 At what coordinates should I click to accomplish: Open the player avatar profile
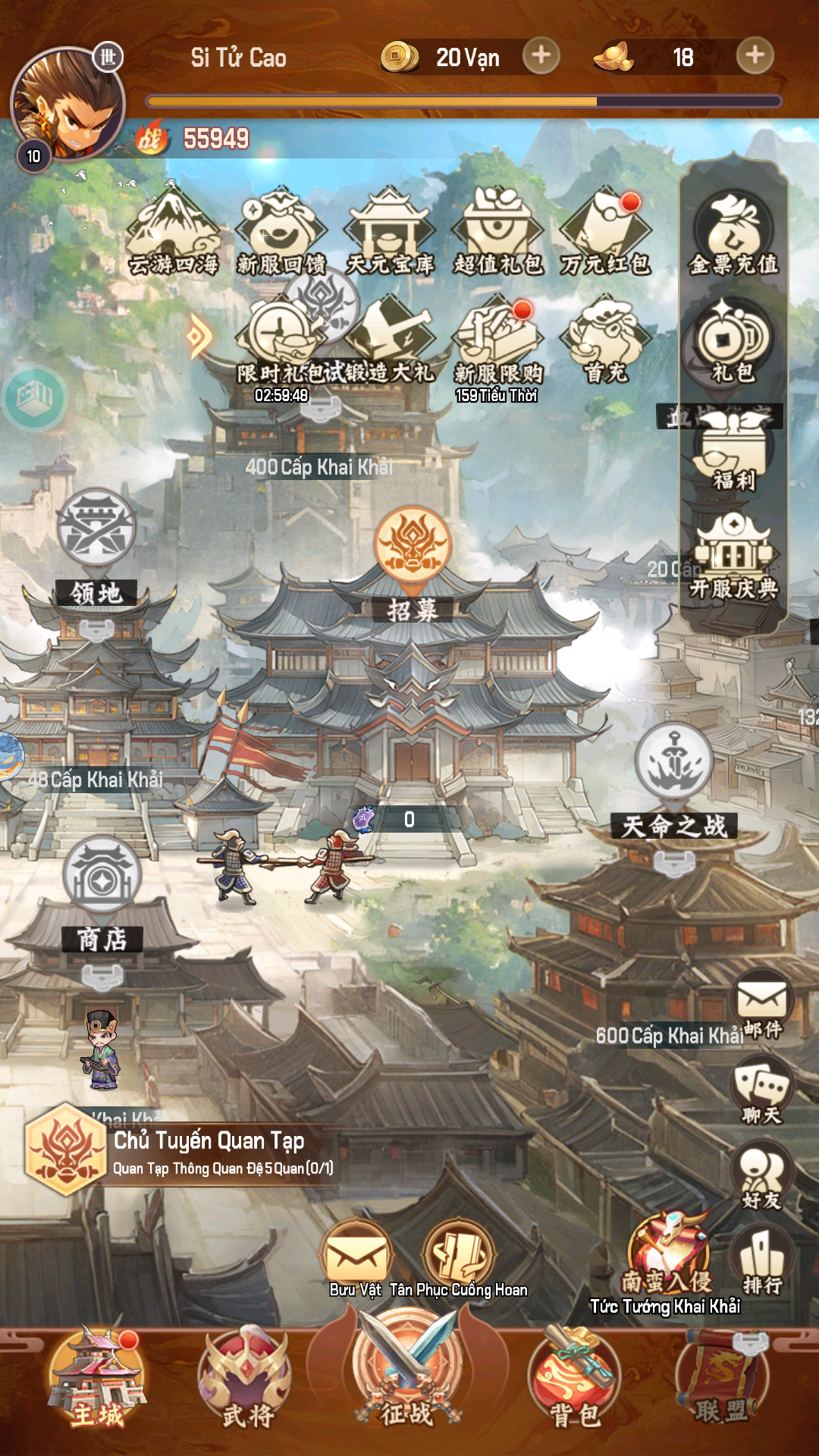click(x=67, y=104)
